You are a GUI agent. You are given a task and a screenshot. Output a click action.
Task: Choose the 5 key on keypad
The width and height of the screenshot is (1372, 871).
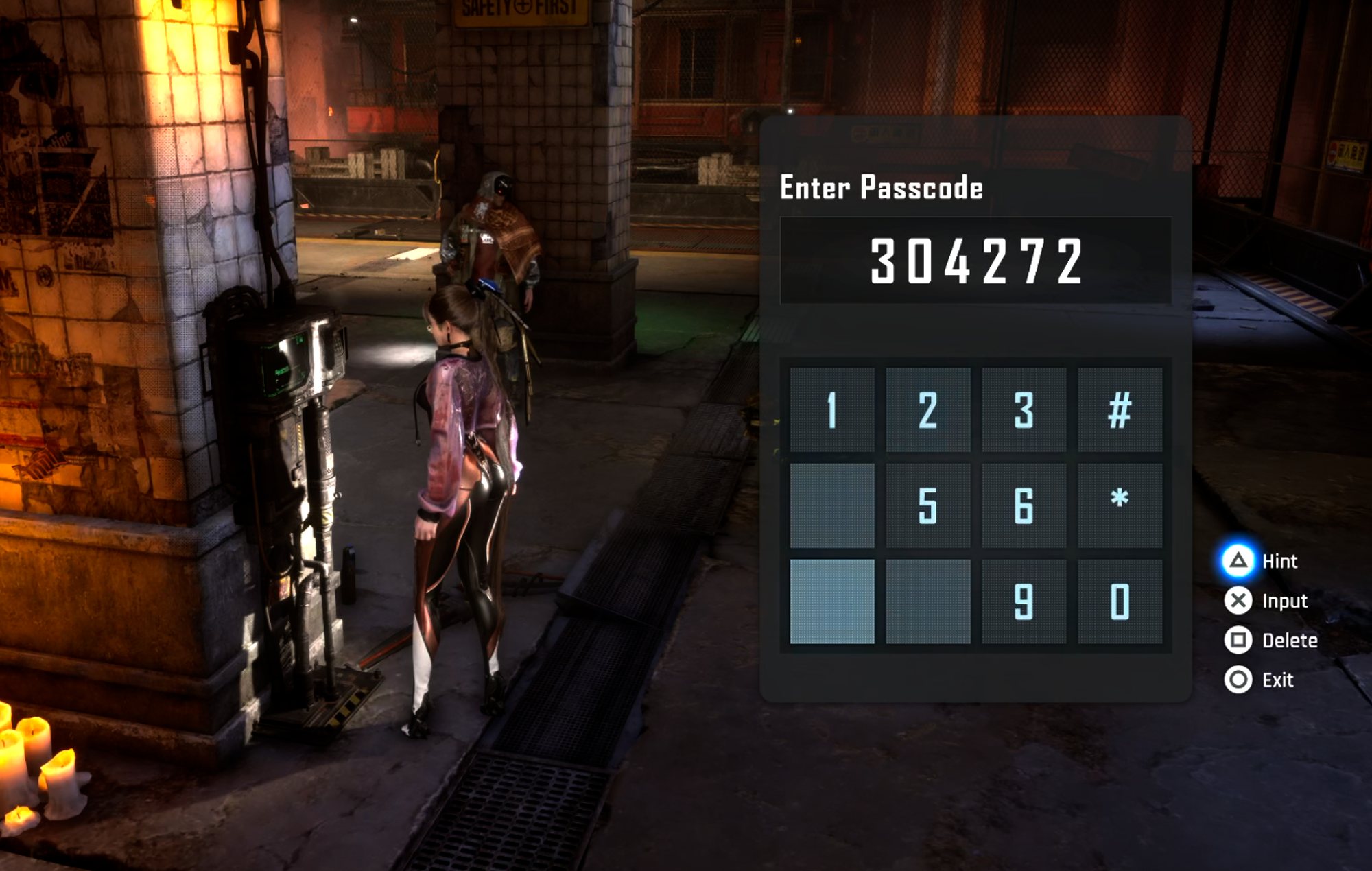927,505
